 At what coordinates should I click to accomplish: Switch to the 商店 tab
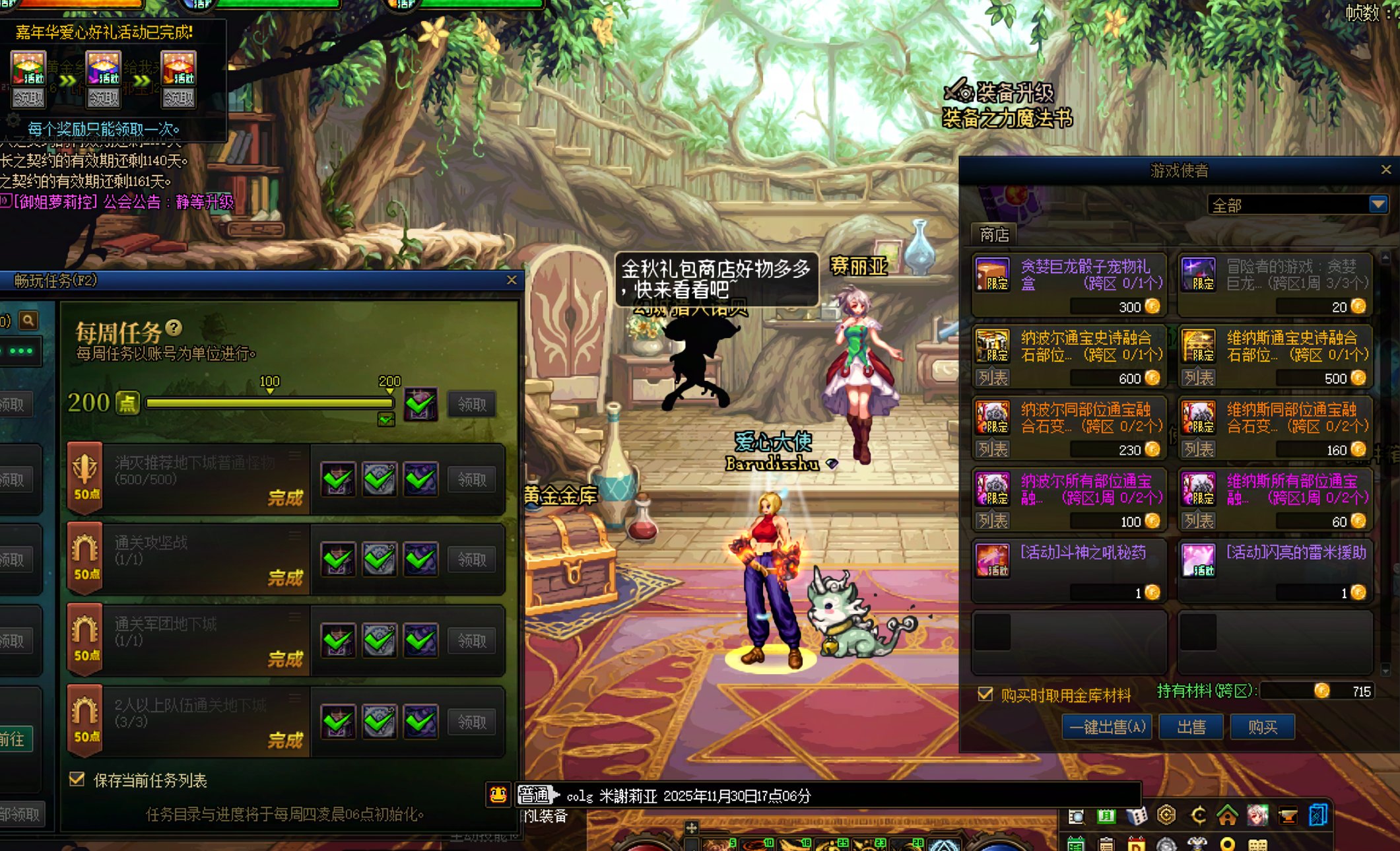[x=994, y=234]
